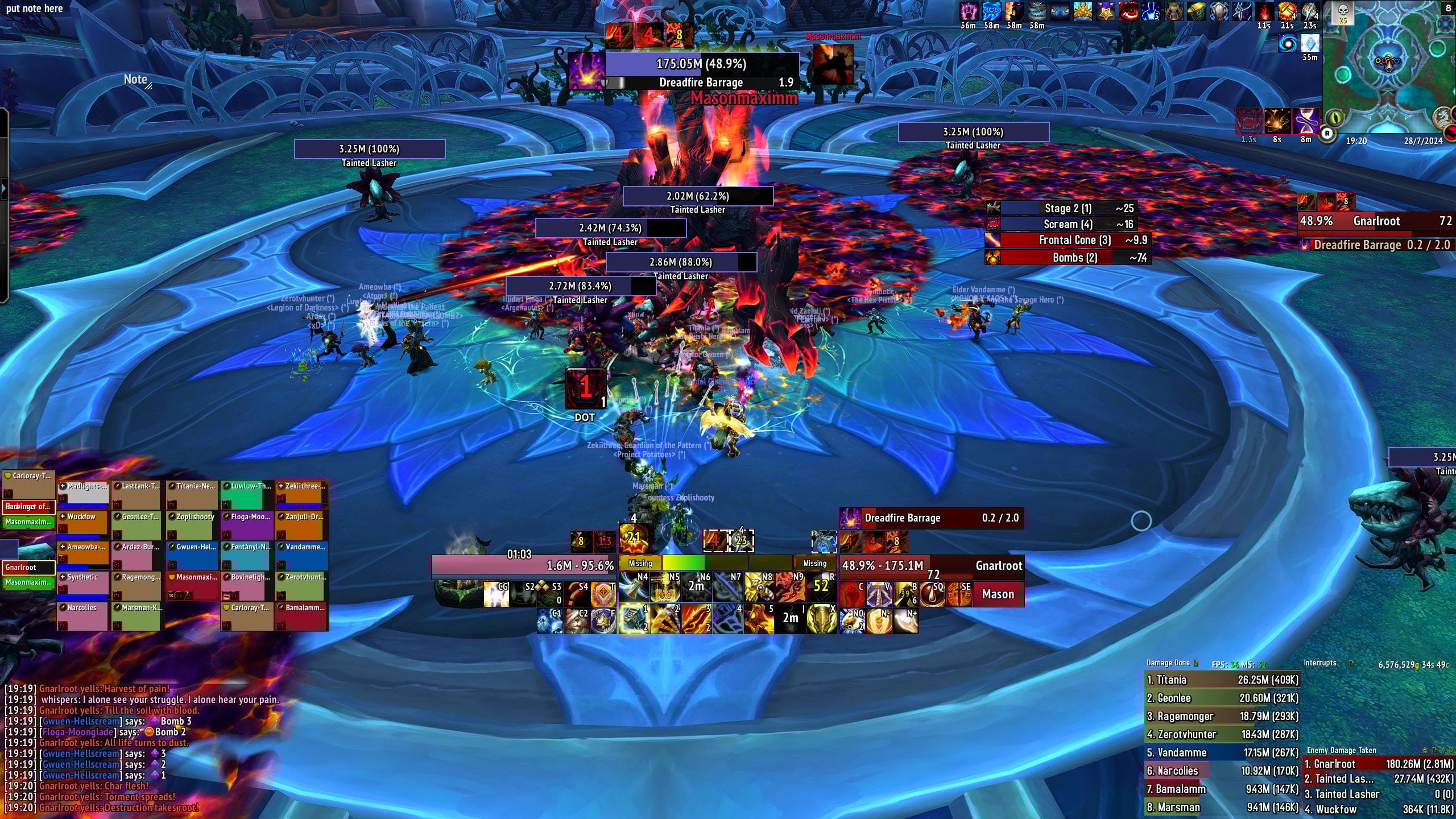
Task: Use the blue skull ability labeled C1
Action: coord(550,621)
